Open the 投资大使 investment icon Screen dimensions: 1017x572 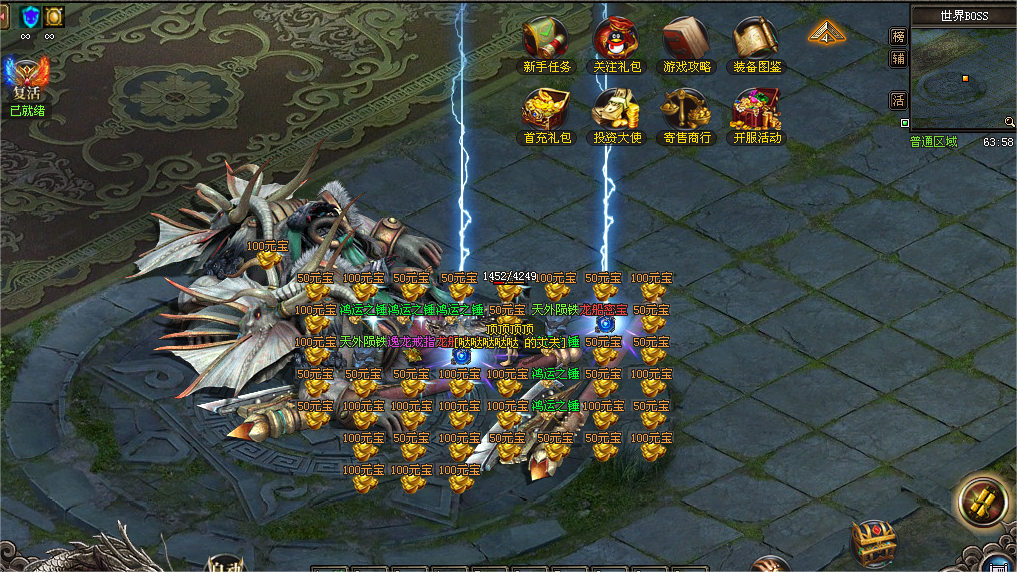(x=617, y=110)
